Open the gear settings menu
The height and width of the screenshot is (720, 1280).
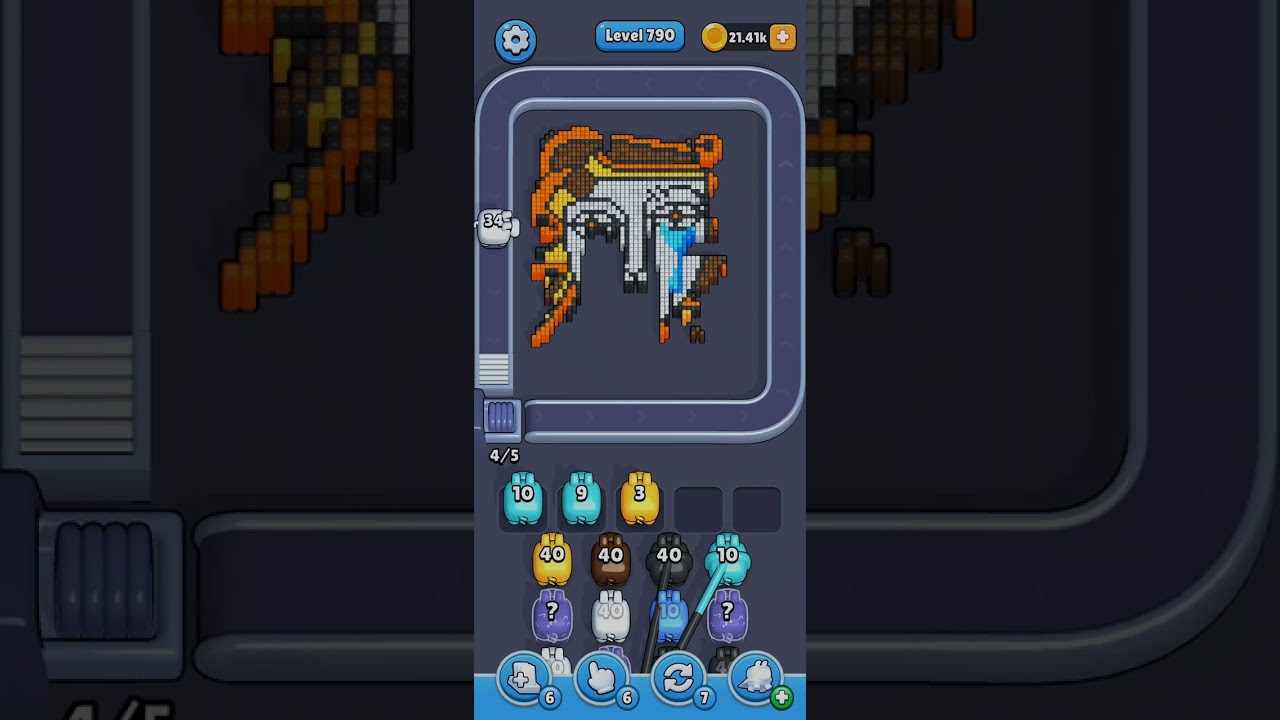pos(515,40)
